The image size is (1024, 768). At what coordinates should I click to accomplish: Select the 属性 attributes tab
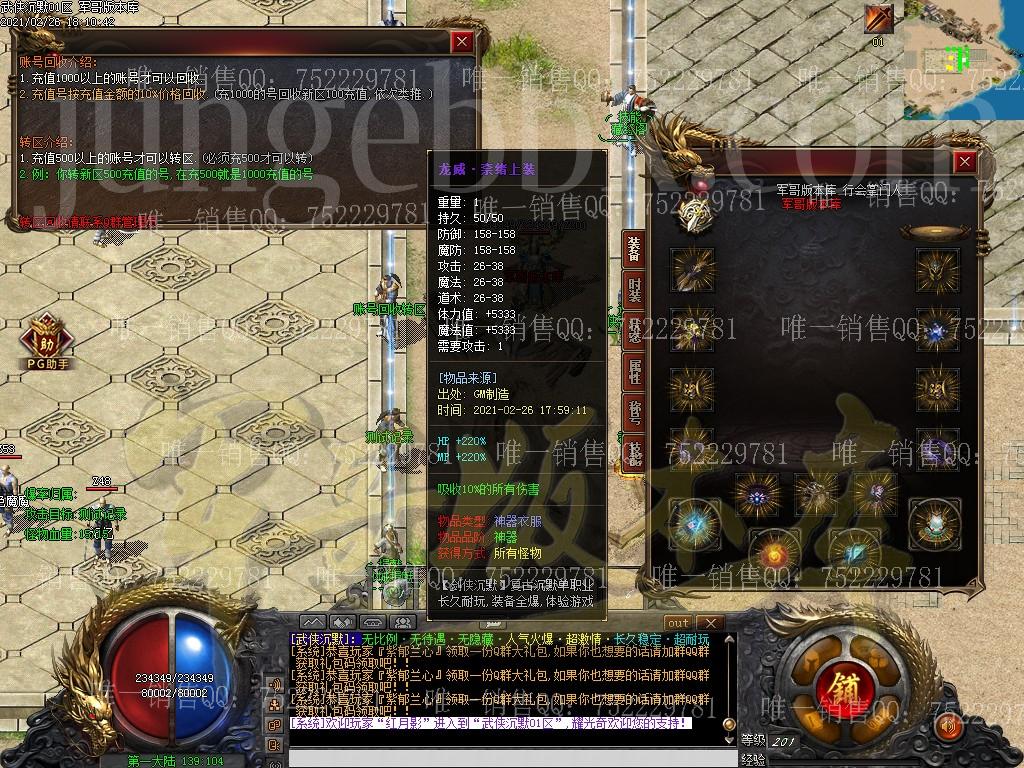633,372
